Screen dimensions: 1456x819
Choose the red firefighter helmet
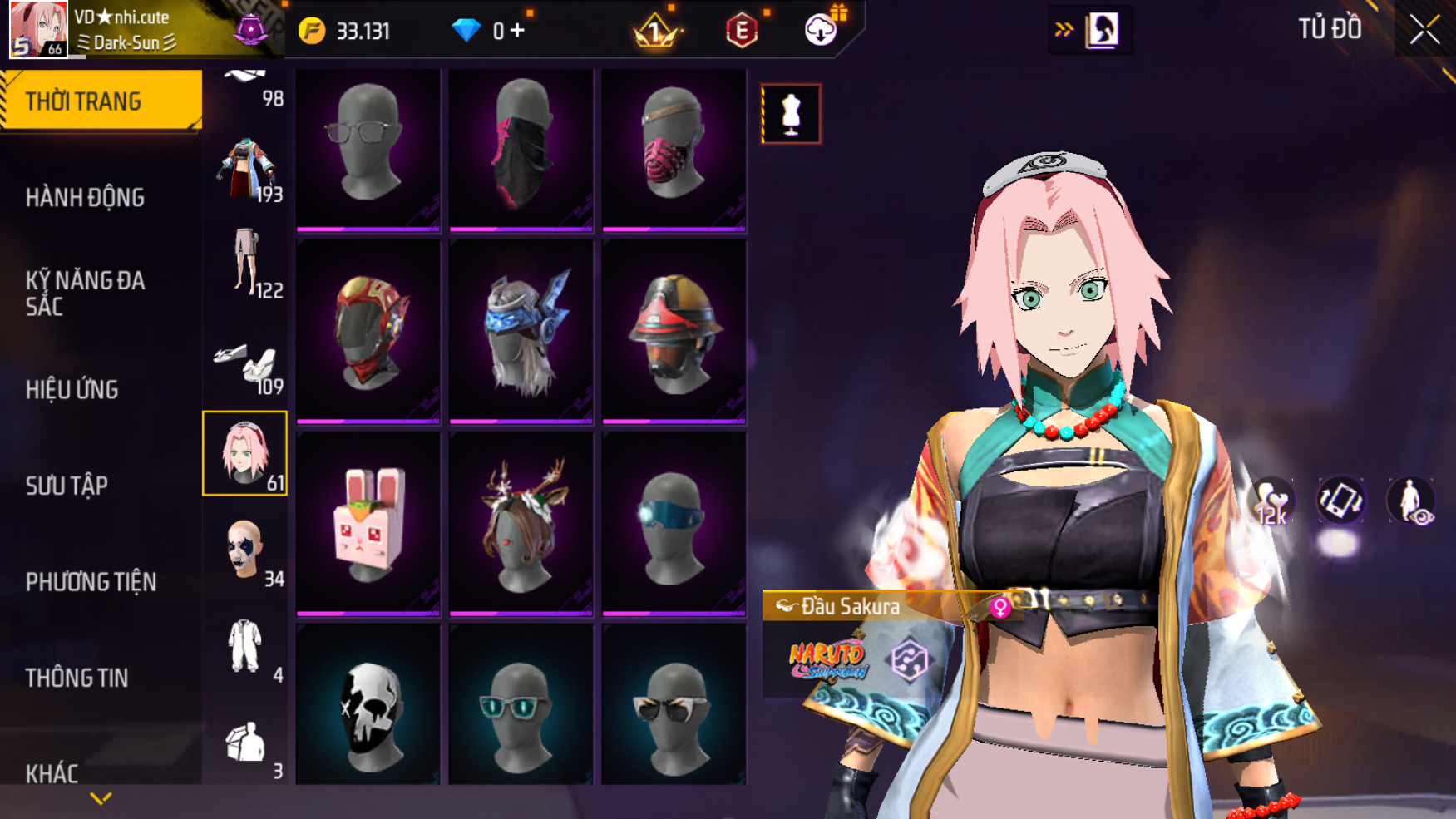click(x=674, y=333)
